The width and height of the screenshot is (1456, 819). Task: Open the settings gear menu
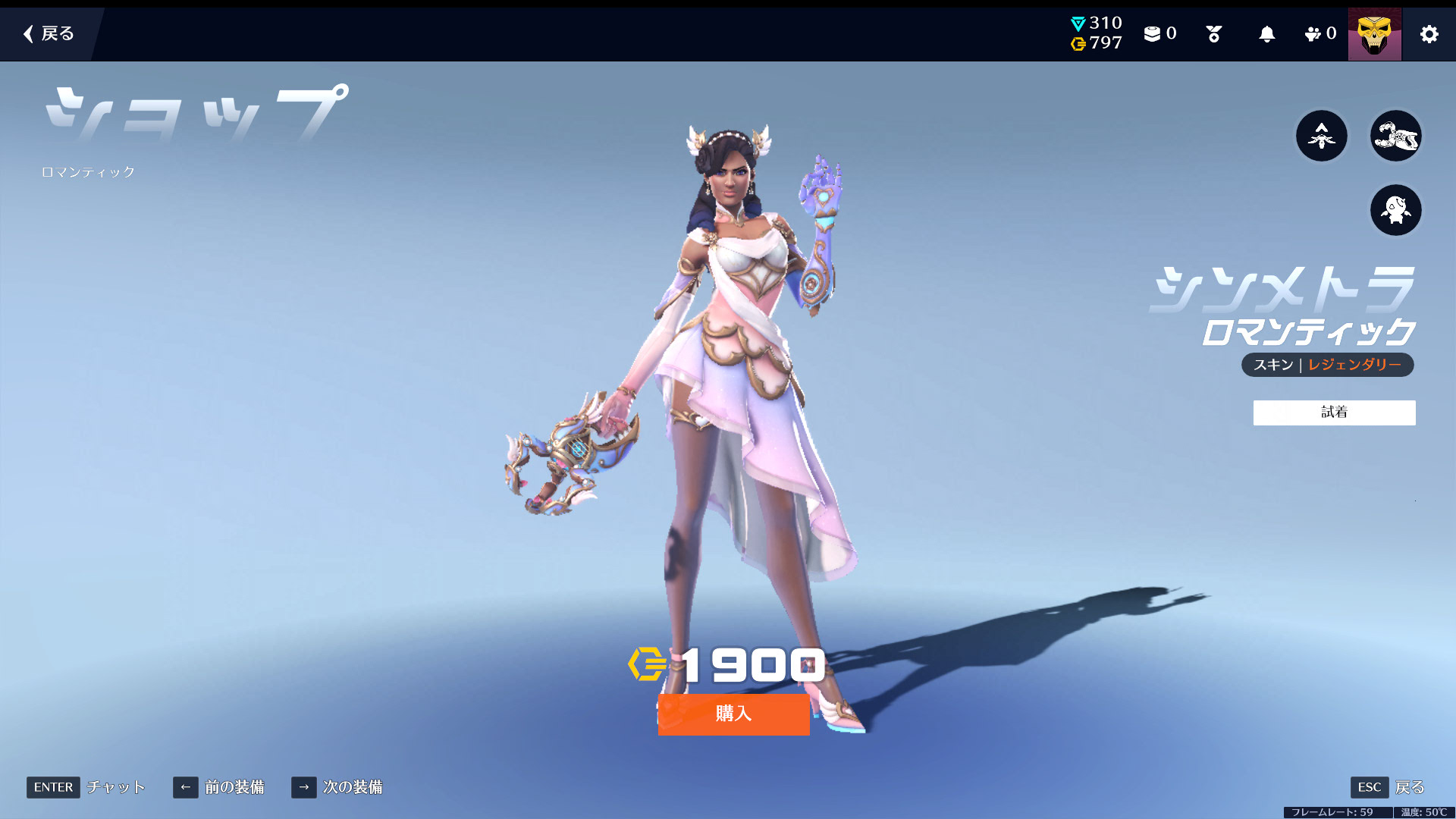pos(1429,34)
